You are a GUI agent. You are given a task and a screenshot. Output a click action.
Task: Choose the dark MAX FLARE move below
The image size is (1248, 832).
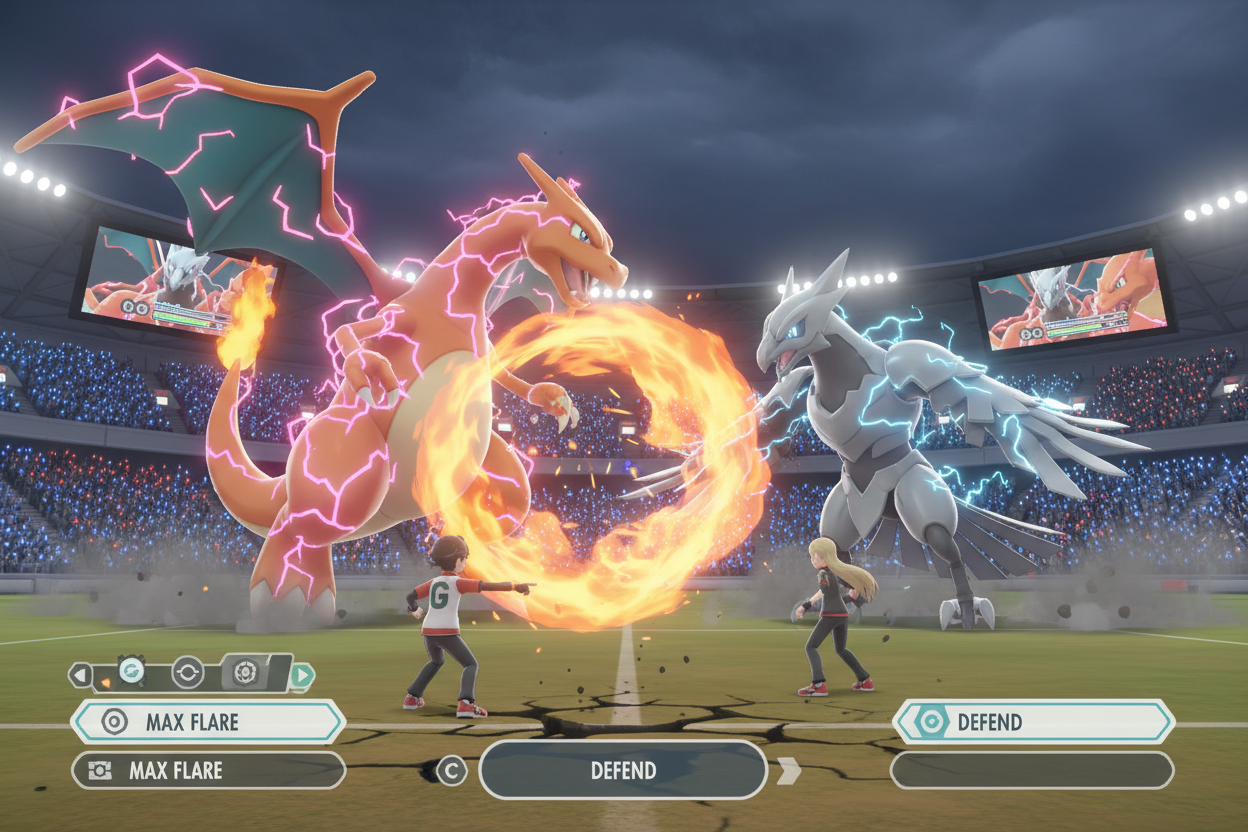pyautogui.click(x=208, y=771)
